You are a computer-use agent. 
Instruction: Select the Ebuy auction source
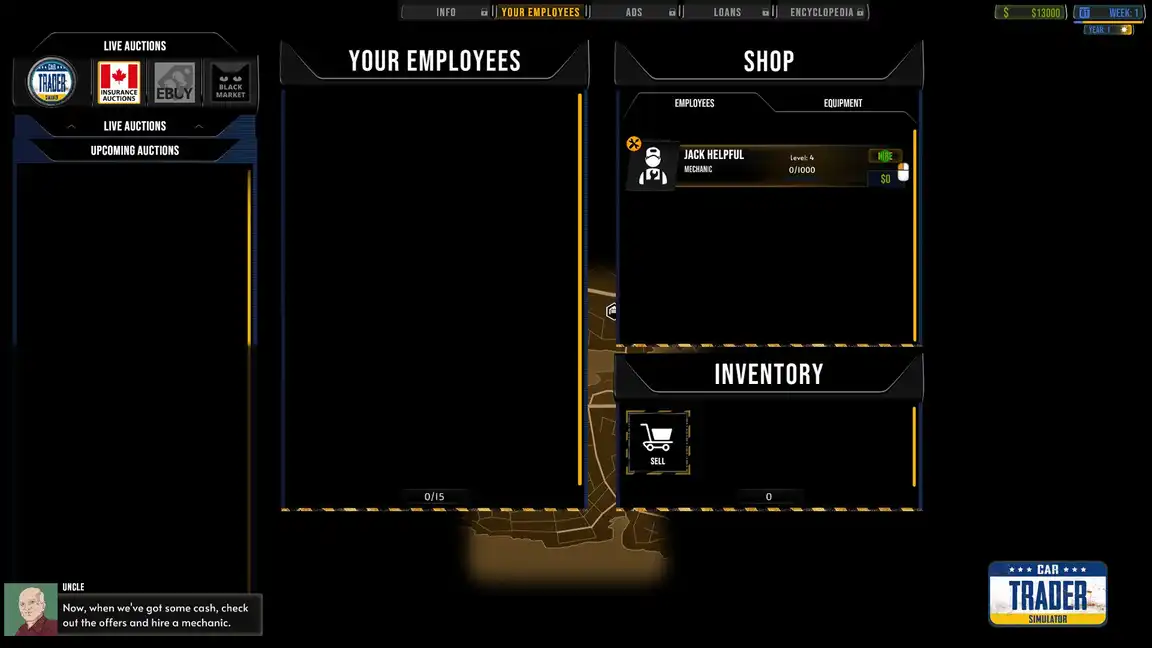174,82
